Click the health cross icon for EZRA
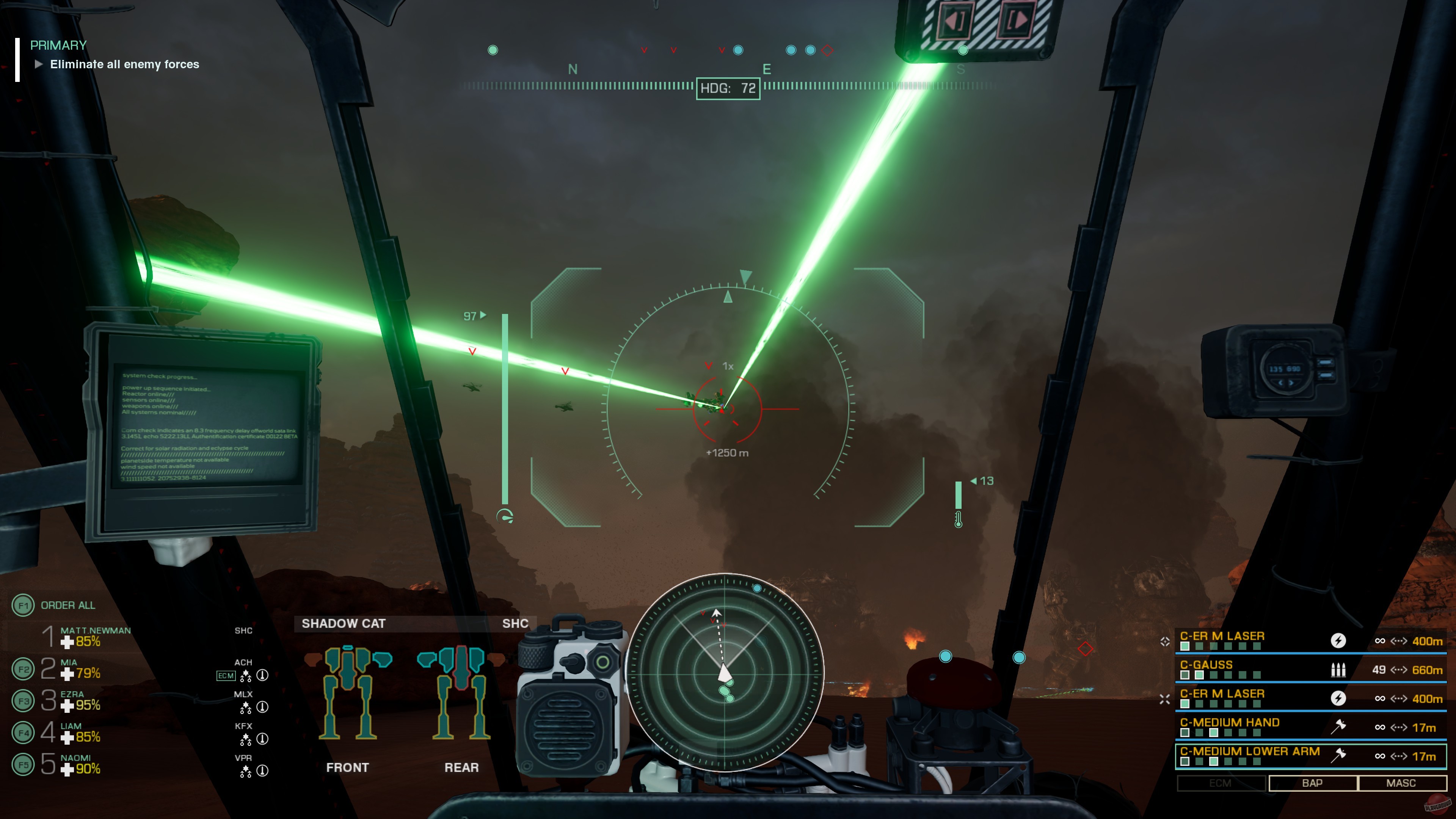This screenshot has height=819, width=1456. pyautogui.click(x=68, y=705)
